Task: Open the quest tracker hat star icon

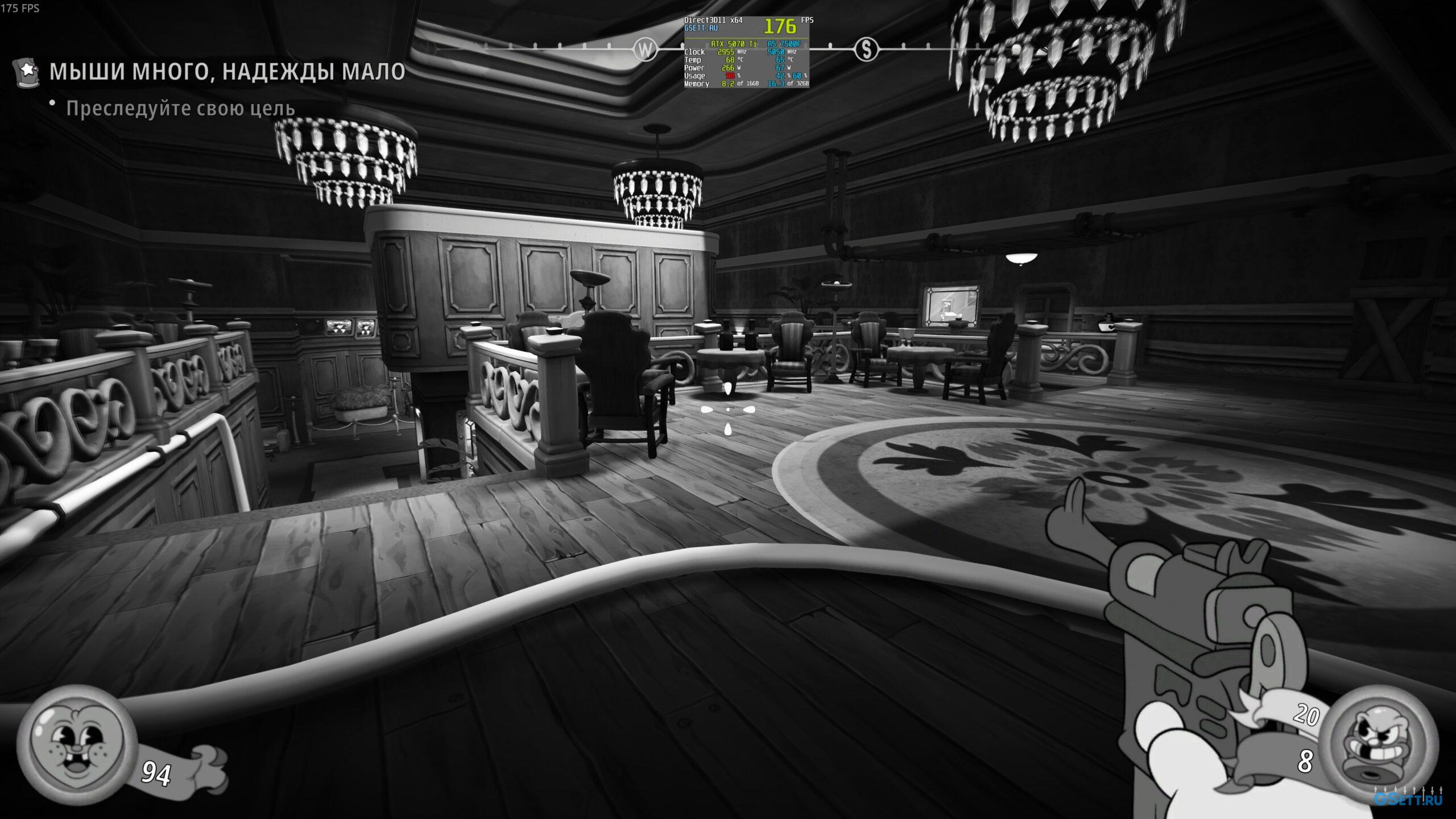Action: pyautogui.click(x=27, y=72)
